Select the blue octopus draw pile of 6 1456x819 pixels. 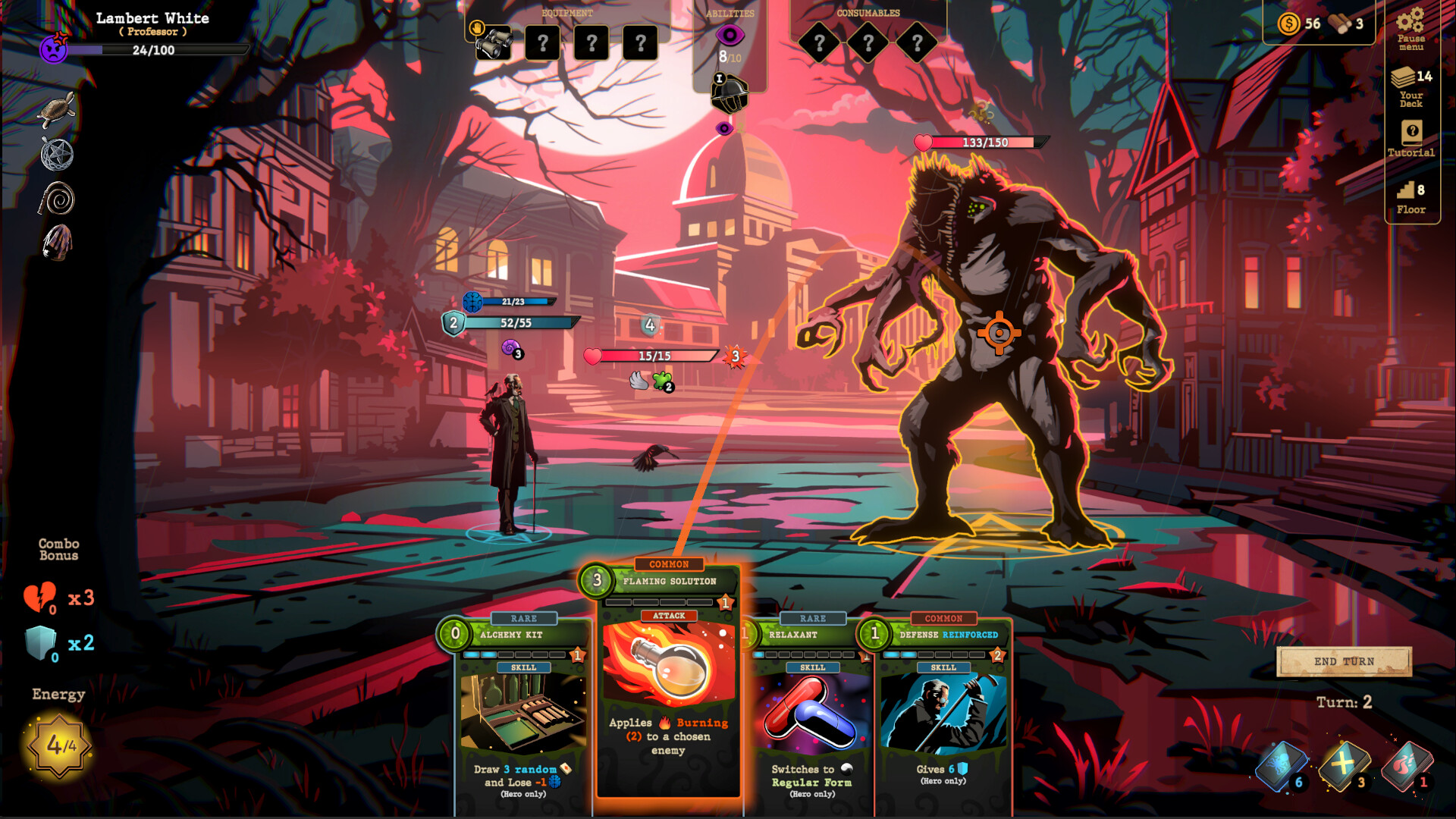click(1276, 768)
